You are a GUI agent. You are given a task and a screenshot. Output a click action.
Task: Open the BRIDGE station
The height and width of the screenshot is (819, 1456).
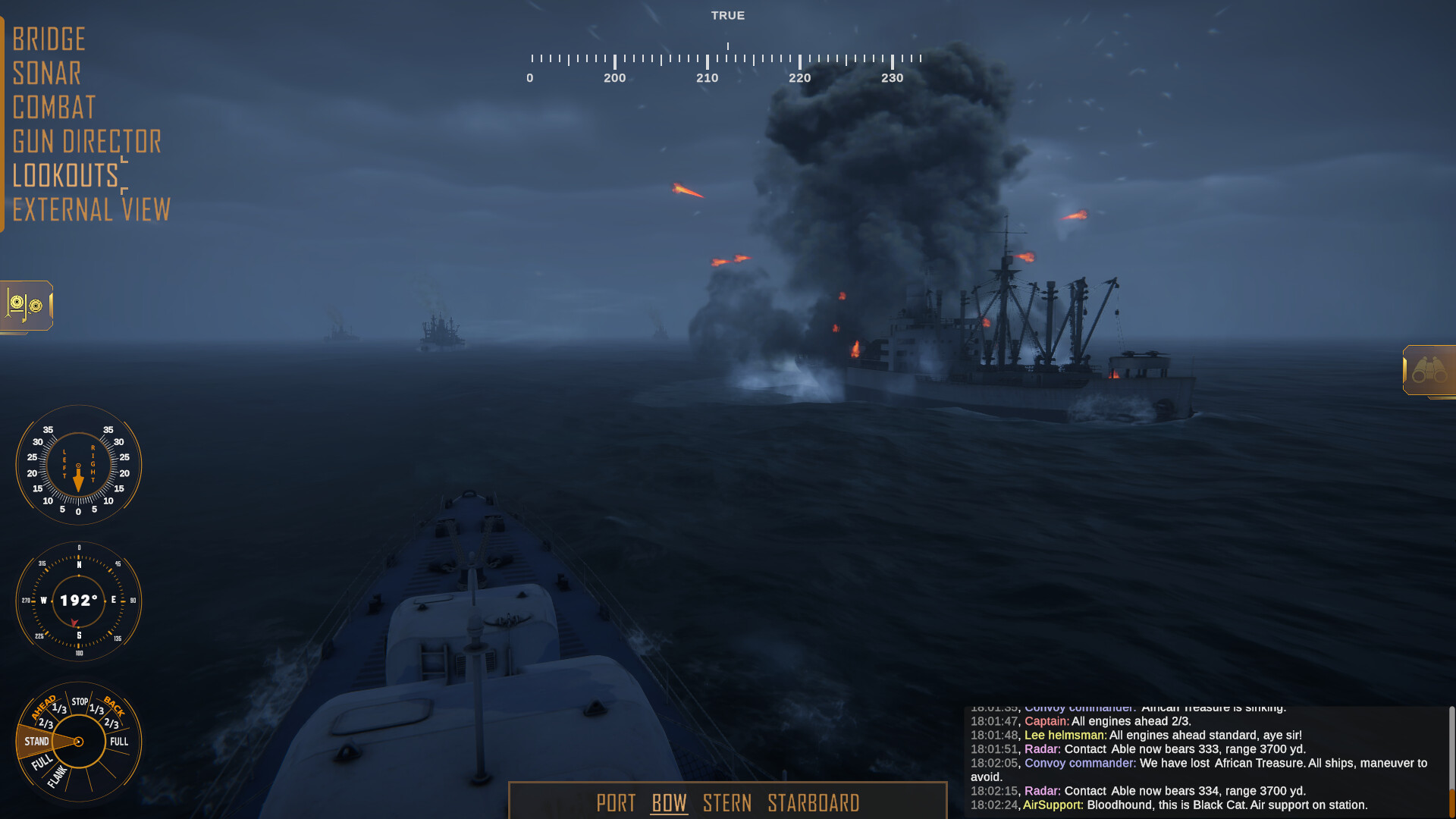click(49, 39)
